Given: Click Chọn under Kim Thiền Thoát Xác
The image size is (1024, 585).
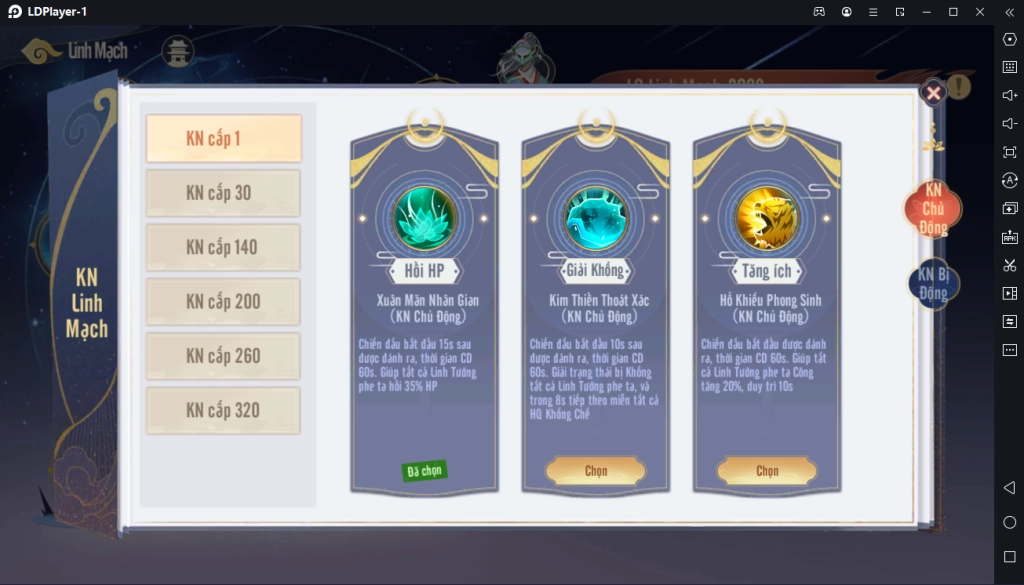Looking at the screenshot, I should [596, 471].
